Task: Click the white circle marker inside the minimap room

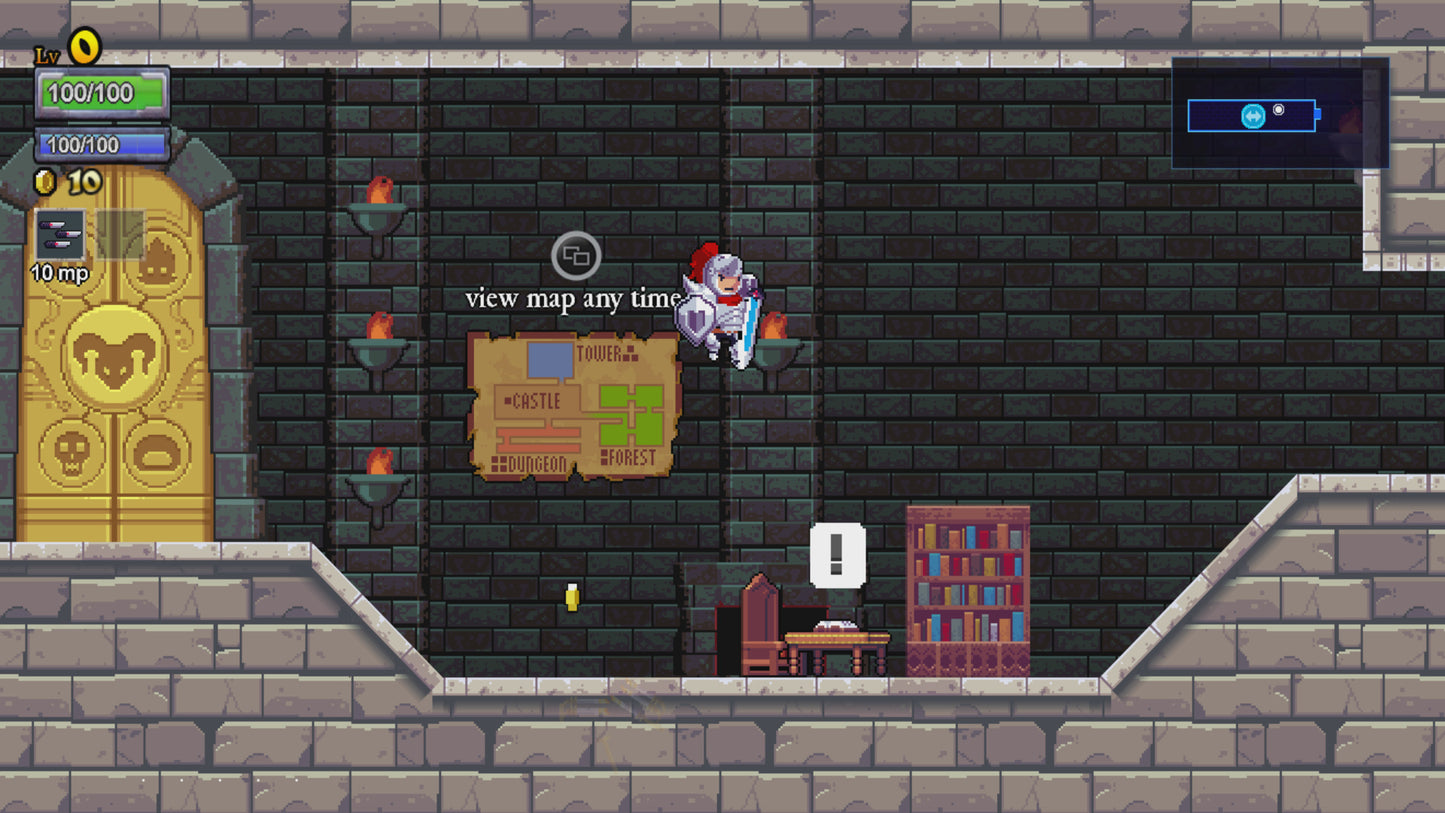Action: [1278, 110]
